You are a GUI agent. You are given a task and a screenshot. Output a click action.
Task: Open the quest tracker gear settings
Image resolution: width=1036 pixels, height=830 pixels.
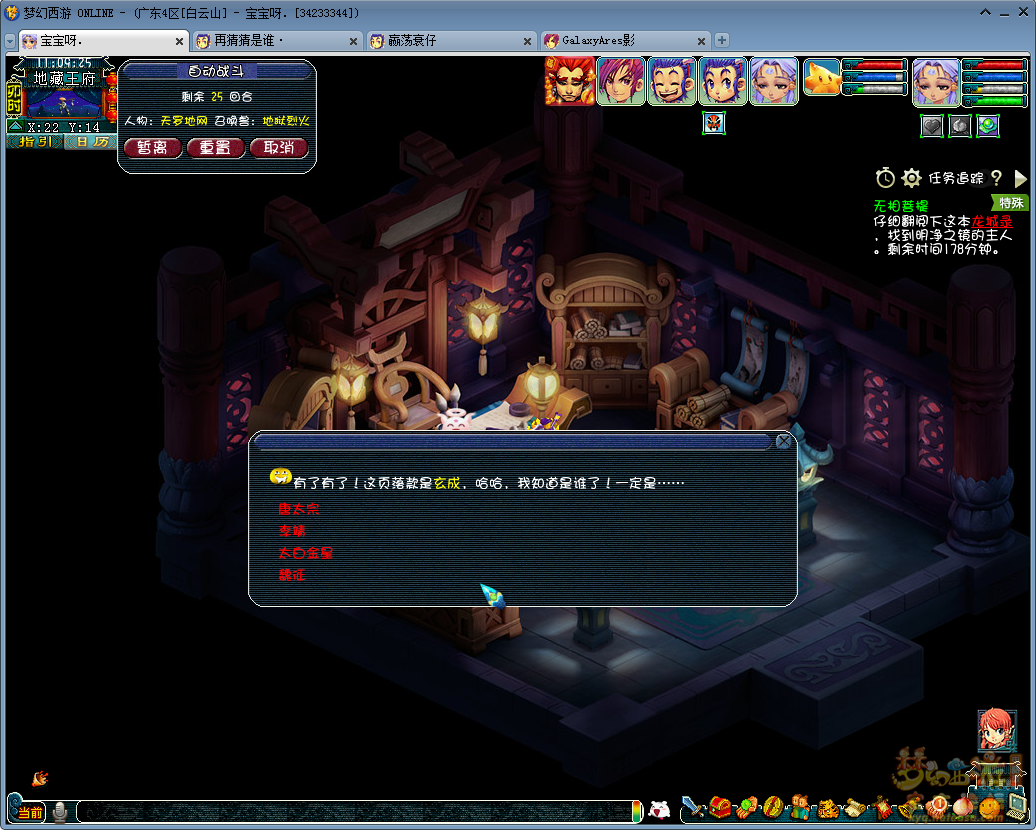click(x=911, y=178)
